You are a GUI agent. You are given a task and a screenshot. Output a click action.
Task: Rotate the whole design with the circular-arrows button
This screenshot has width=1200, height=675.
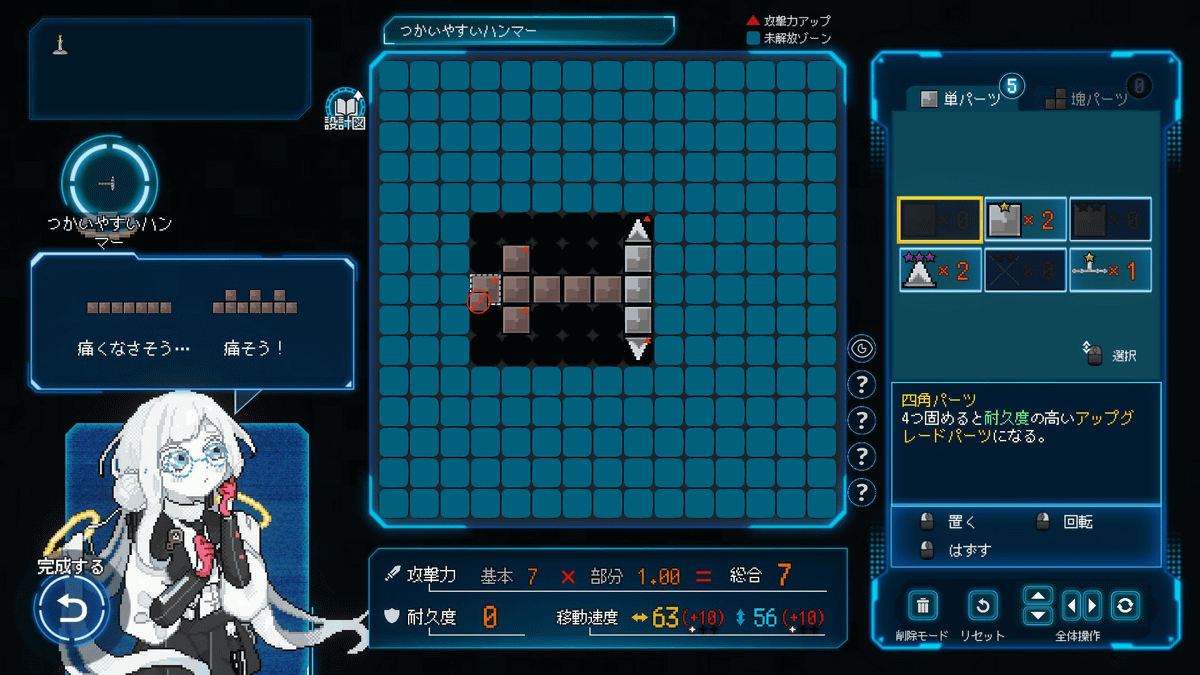[x=1125, y=606]
